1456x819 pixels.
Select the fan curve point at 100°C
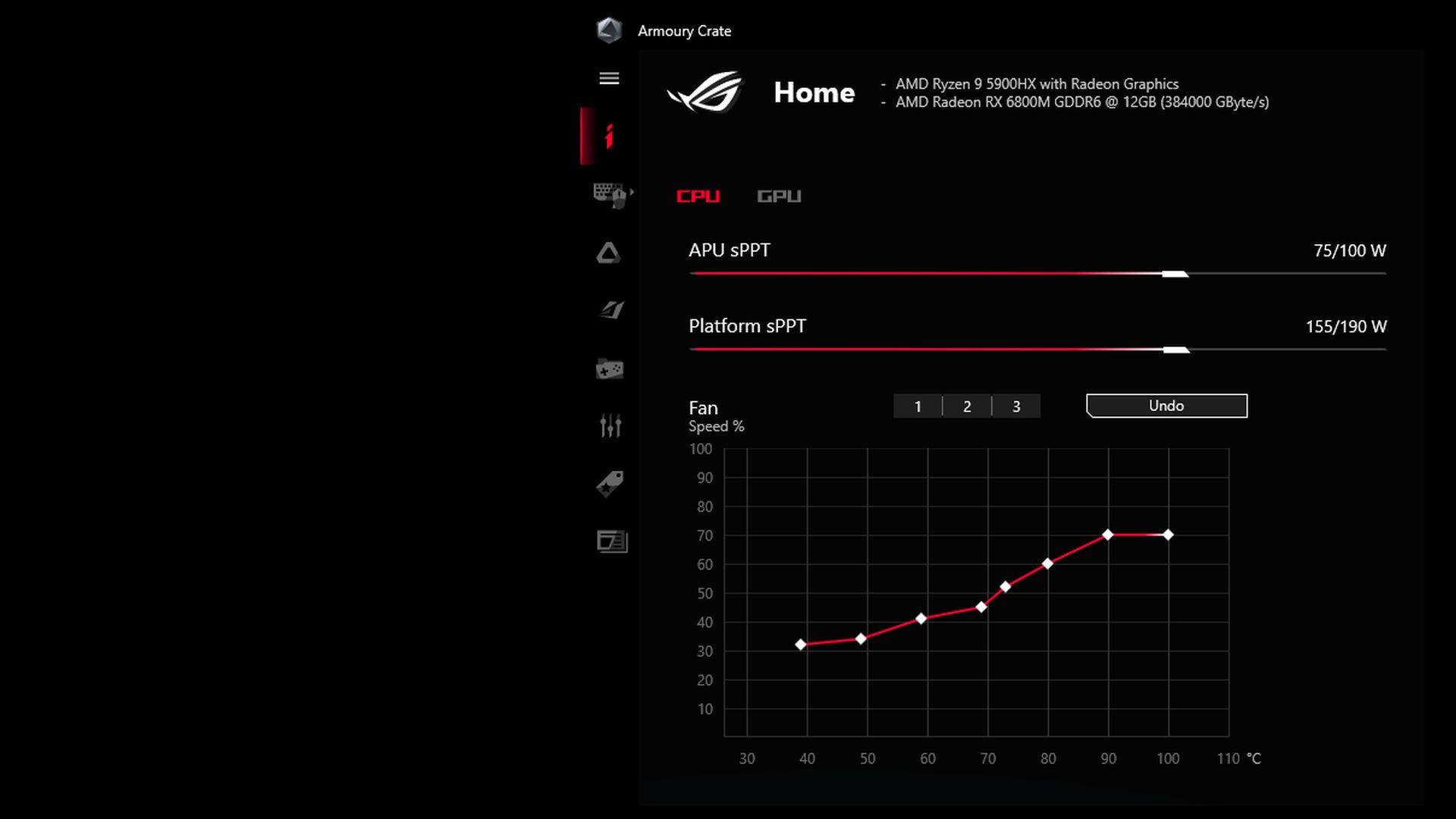(1168, 535)
